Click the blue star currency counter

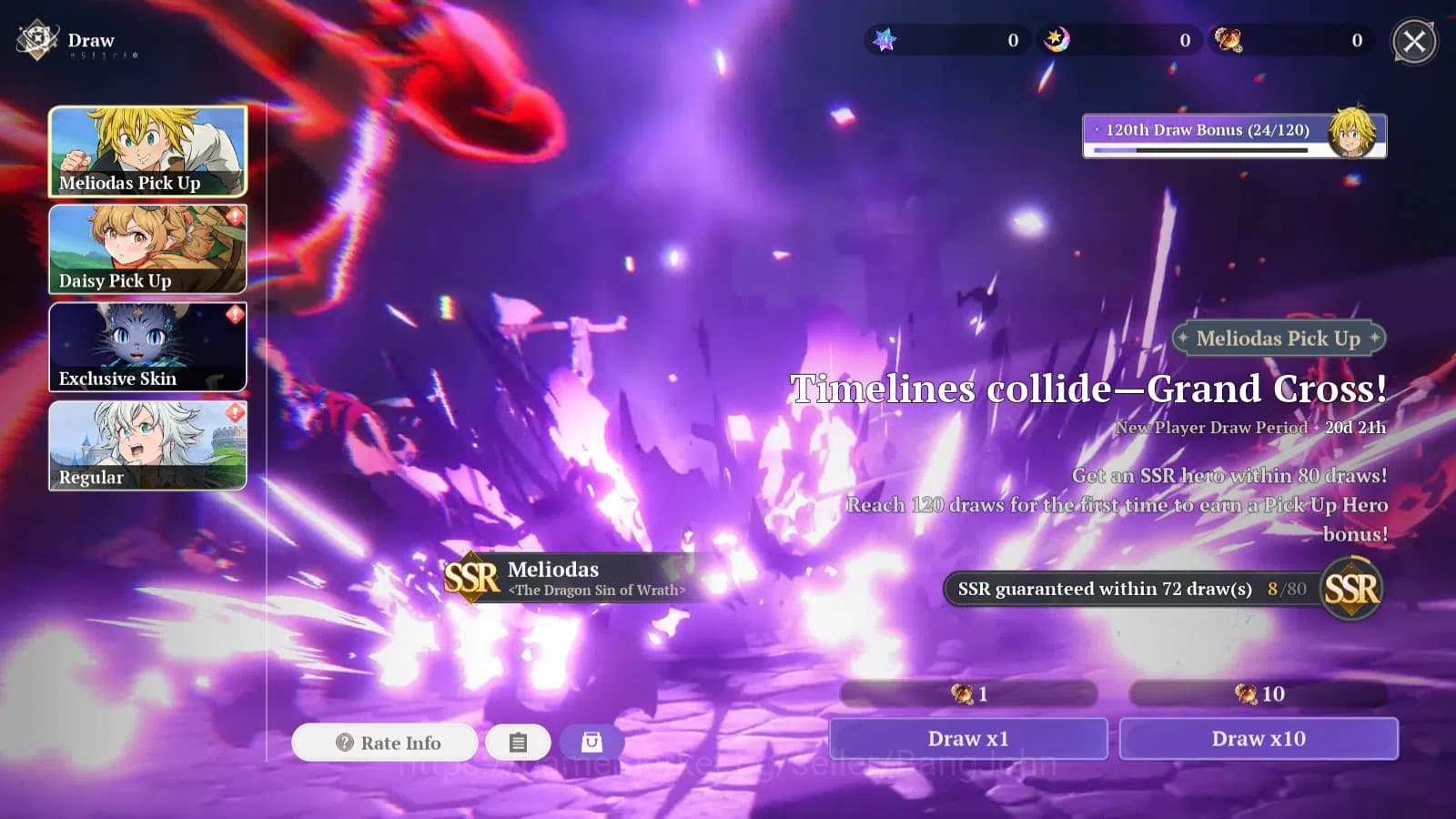coord(946,40)
